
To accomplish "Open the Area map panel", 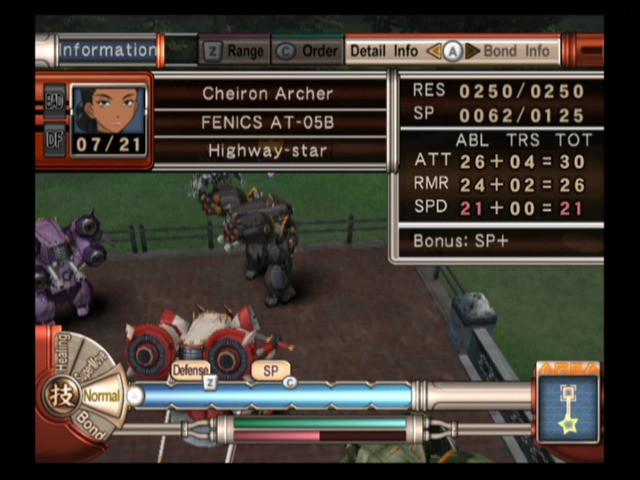I will [567, 406].
